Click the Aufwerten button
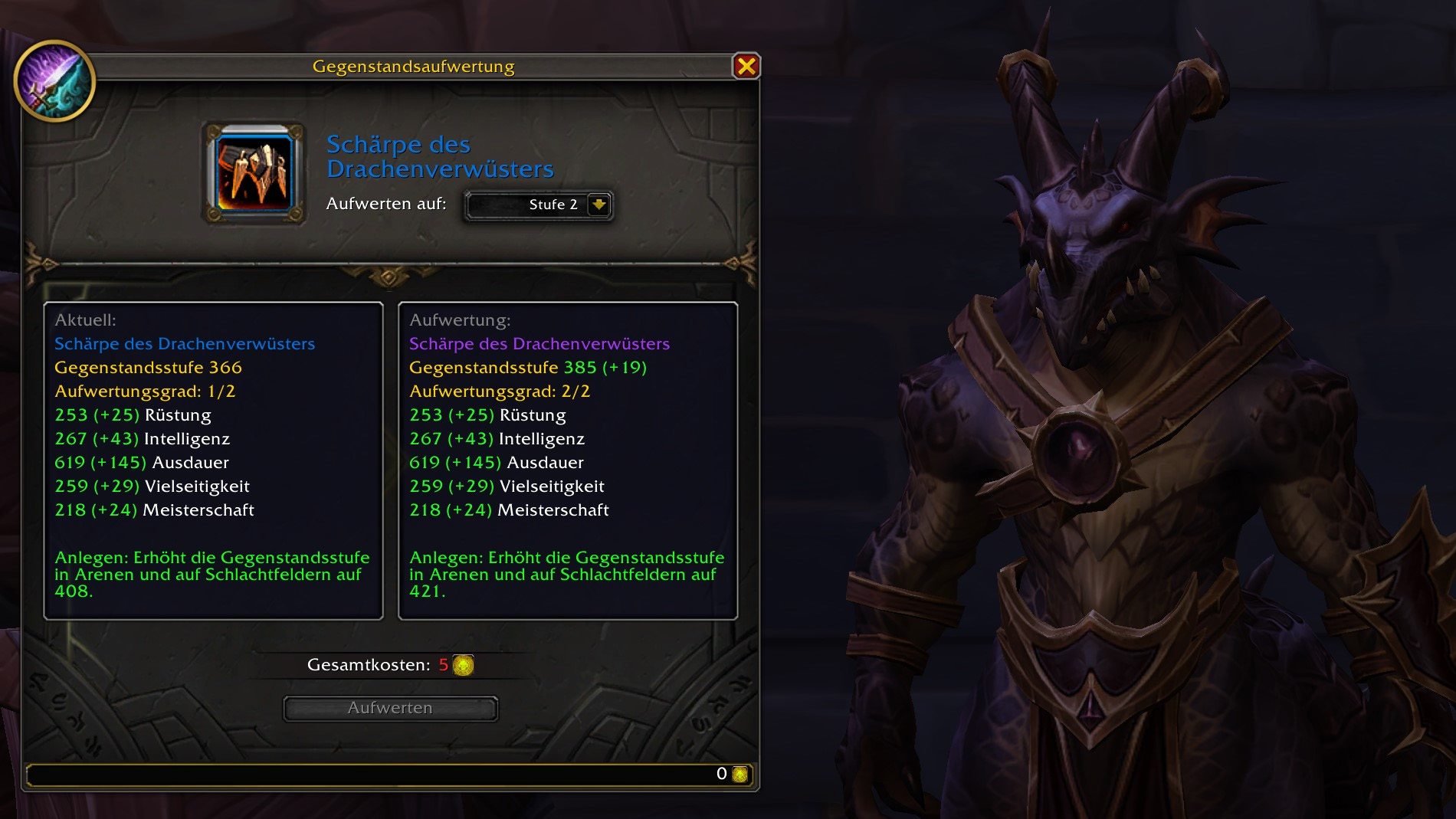This screenshot has width=1456, height=819. tap(390, 709)
